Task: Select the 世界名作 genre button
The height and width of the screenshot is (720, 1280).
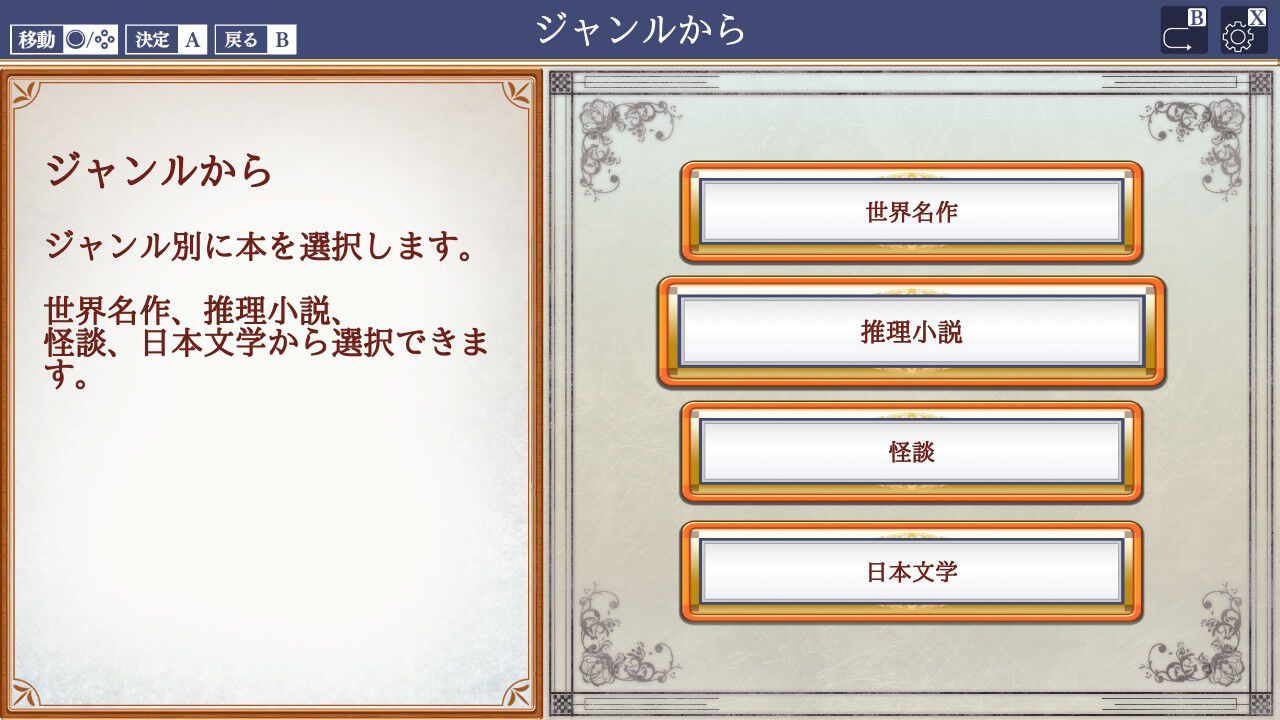Action: pyautogui.click(x=909, y=211)
